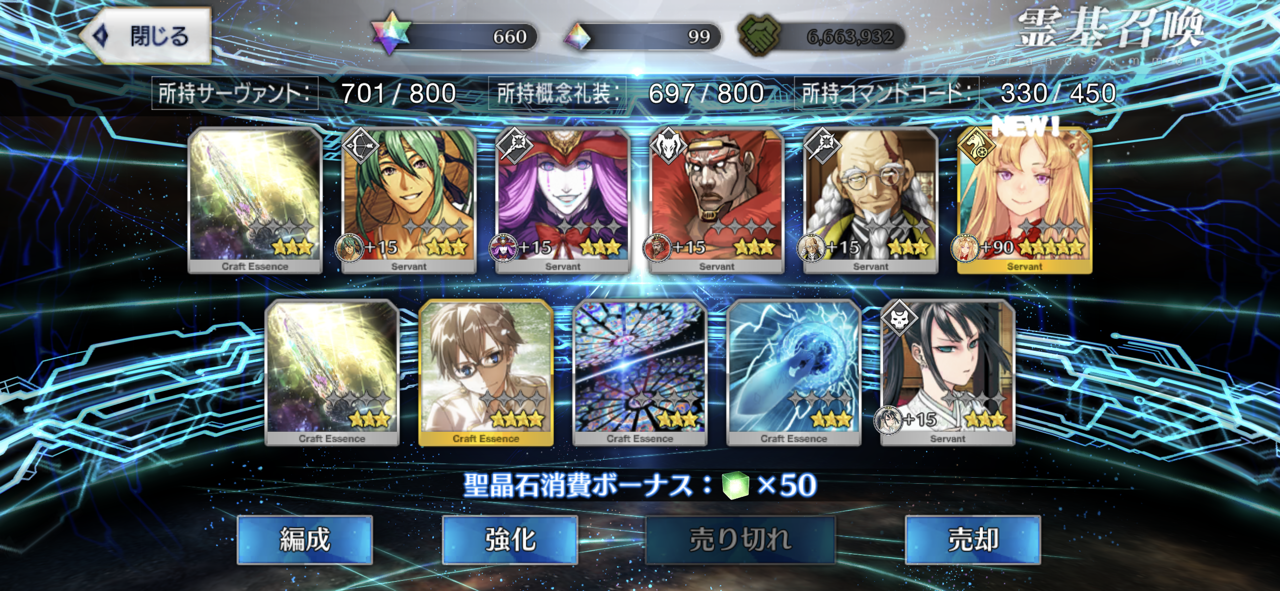Screen dimensions: 1280x591
Task: Go to the 強化 enhancement screen
Action: (509, 540)
